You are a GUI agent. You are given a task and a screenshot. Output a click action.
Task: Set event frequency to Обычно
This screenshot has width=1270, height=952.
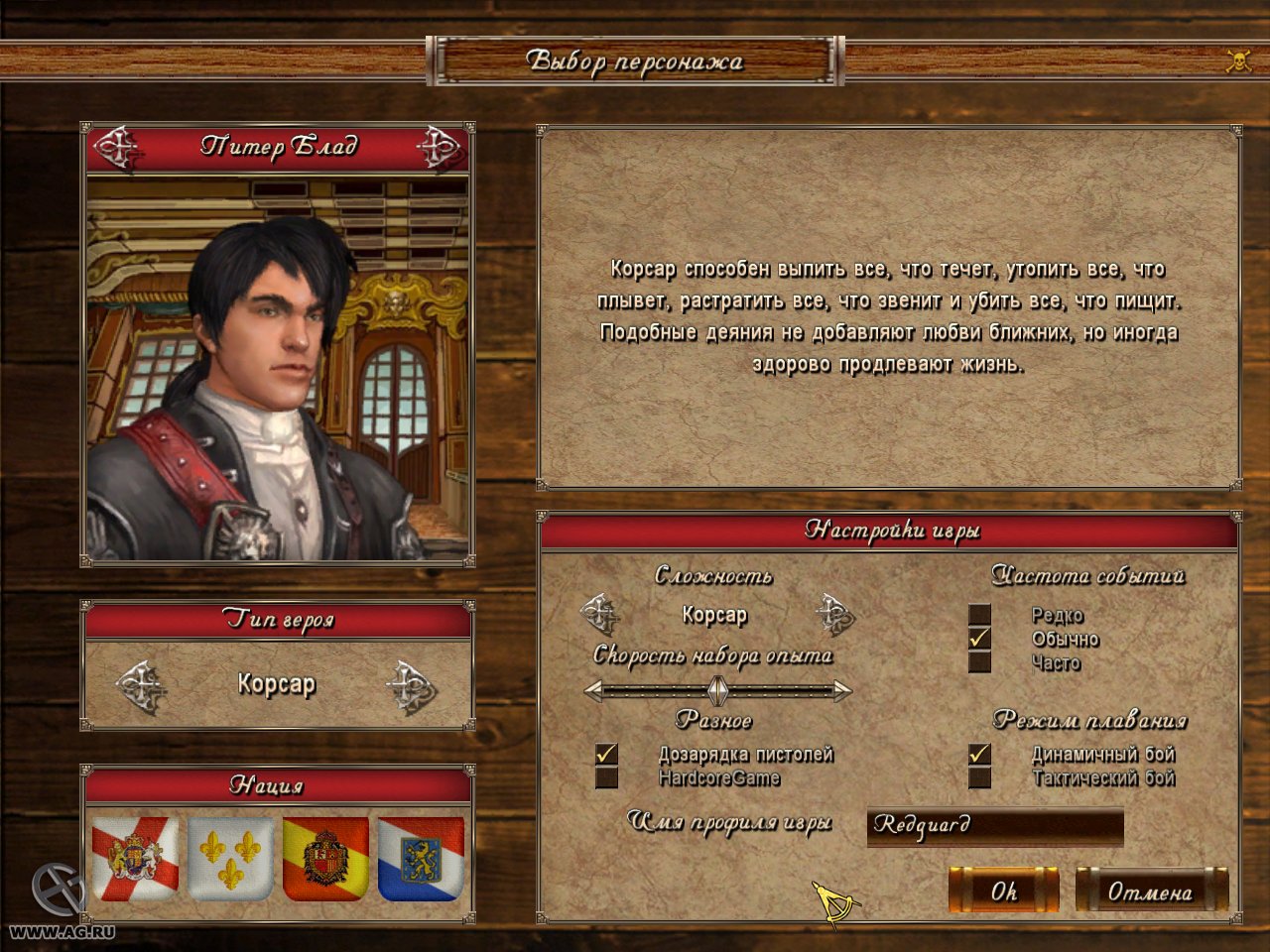(980, 640)
